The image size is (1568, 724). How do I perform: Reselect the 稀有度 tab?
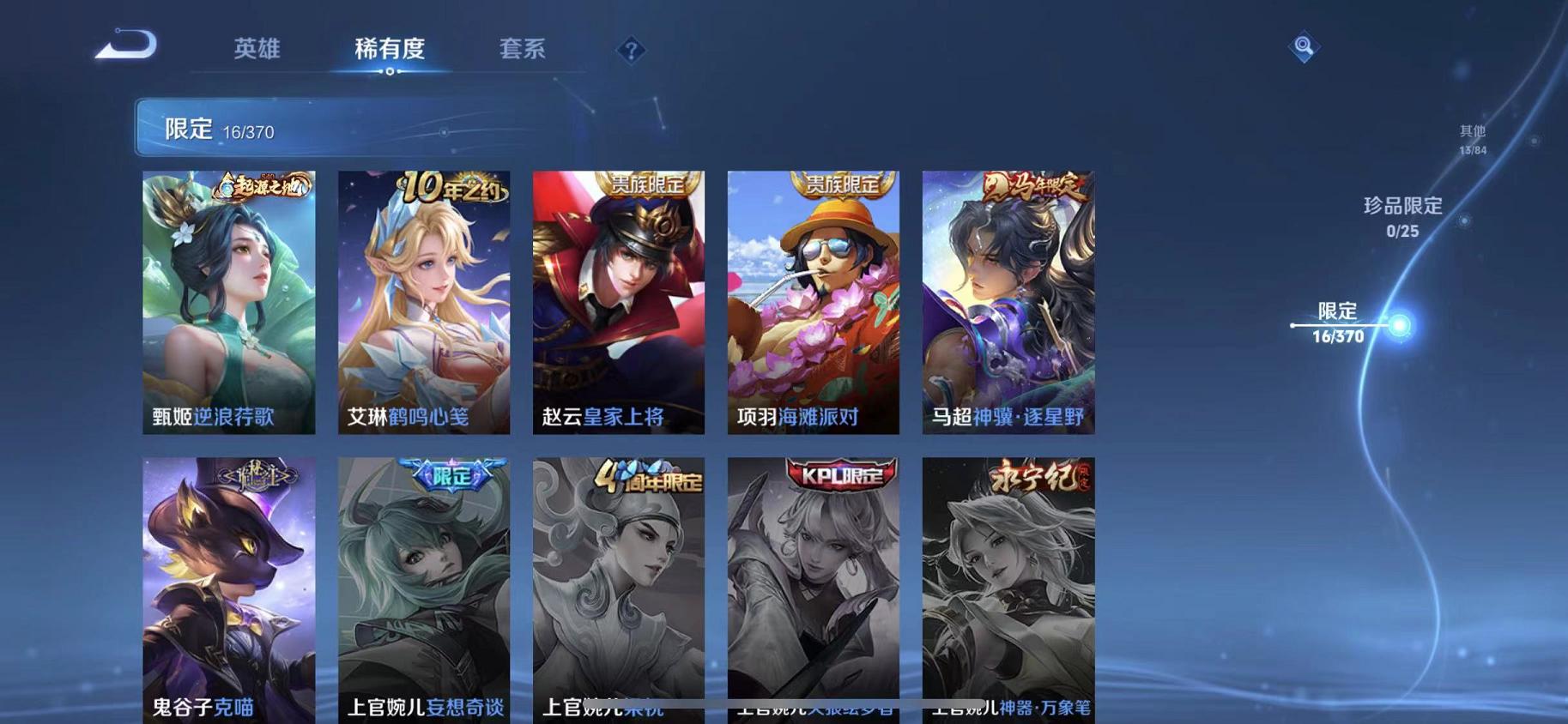[390, 50]
